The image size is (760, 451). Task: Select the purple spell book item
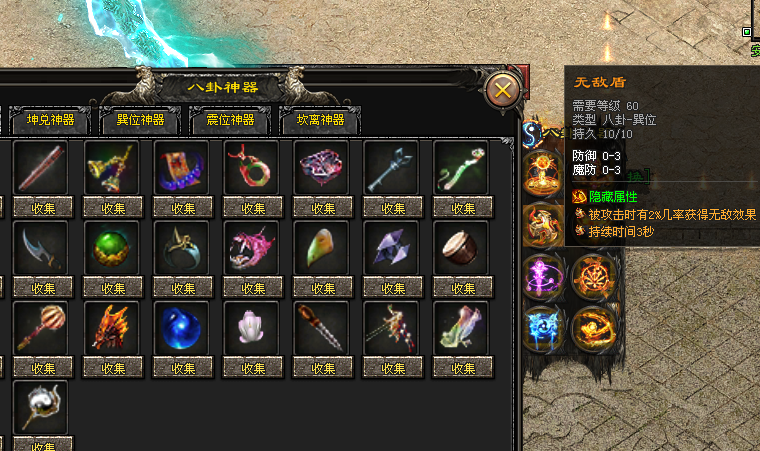point(181,167)
